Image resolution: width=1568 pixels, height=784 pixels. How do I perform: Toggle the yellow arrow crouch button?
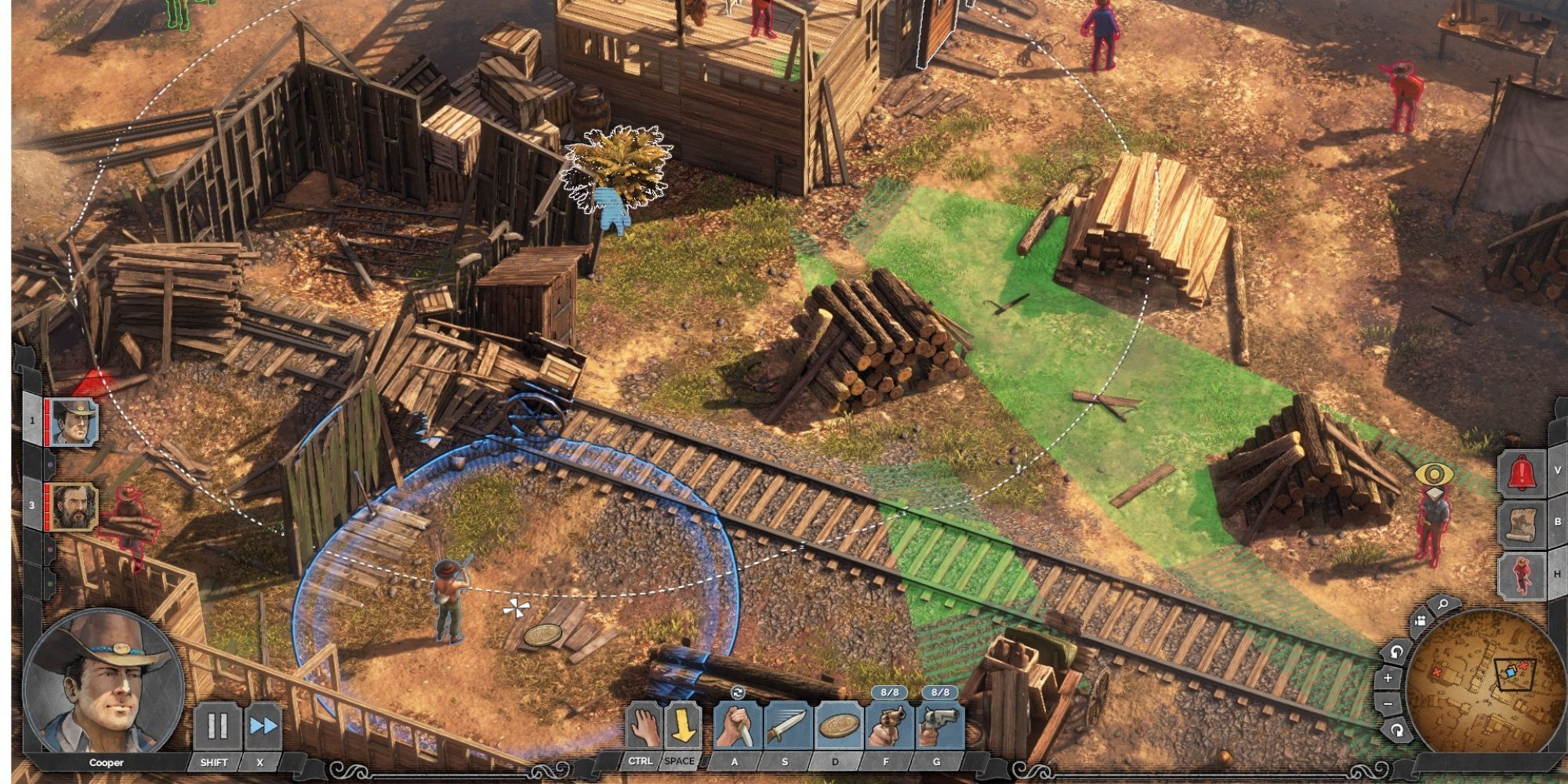point(683,726)
